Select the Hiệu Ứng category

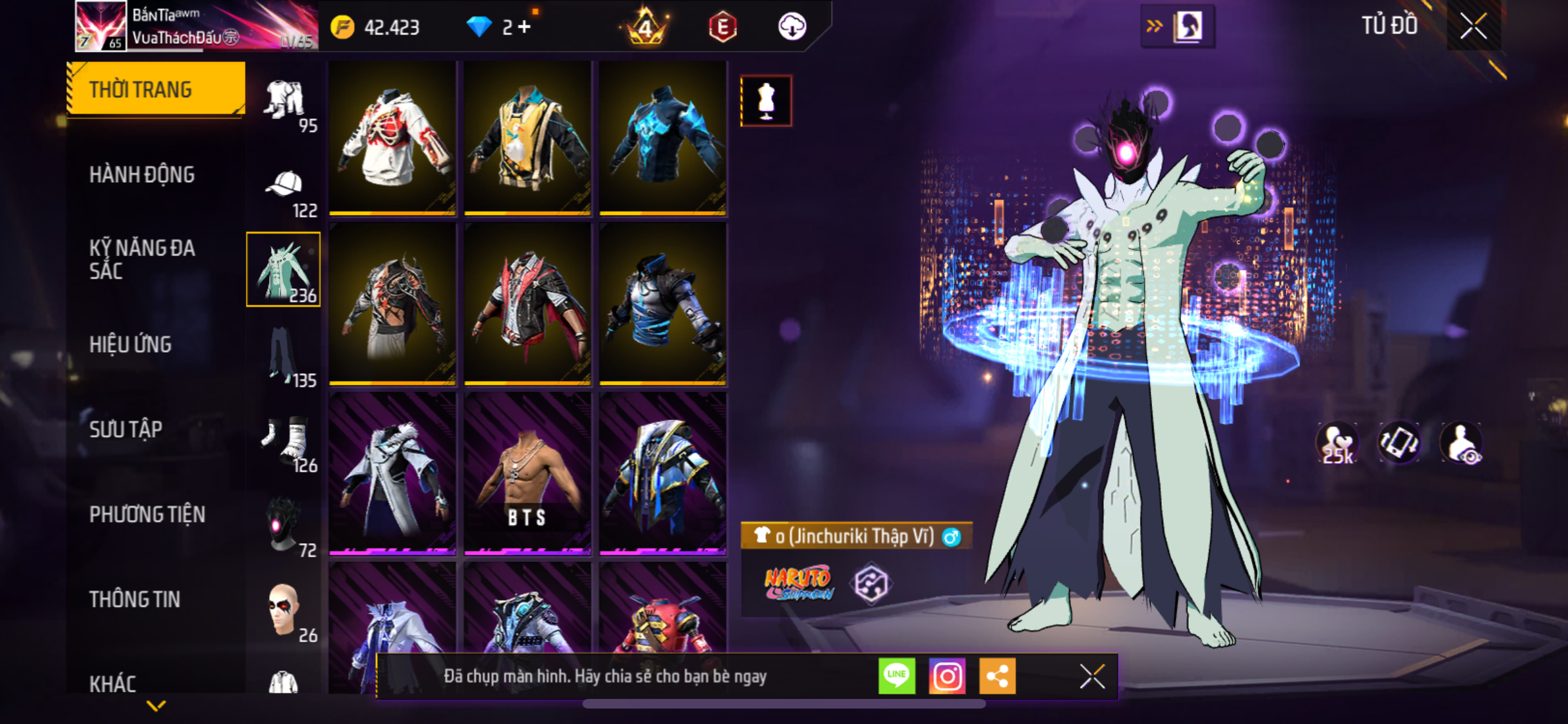(x=131, y=344)
